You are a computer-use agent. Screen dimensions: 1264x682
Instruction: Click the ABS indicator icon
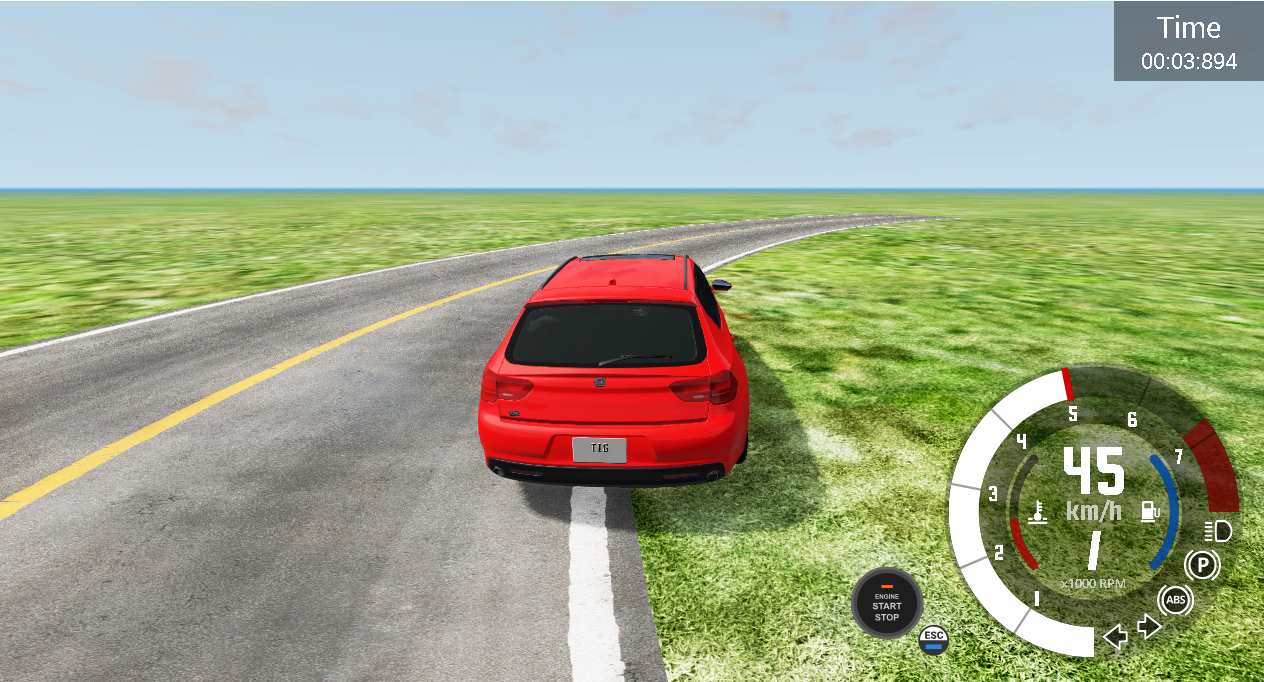(x=1176, y=601)
